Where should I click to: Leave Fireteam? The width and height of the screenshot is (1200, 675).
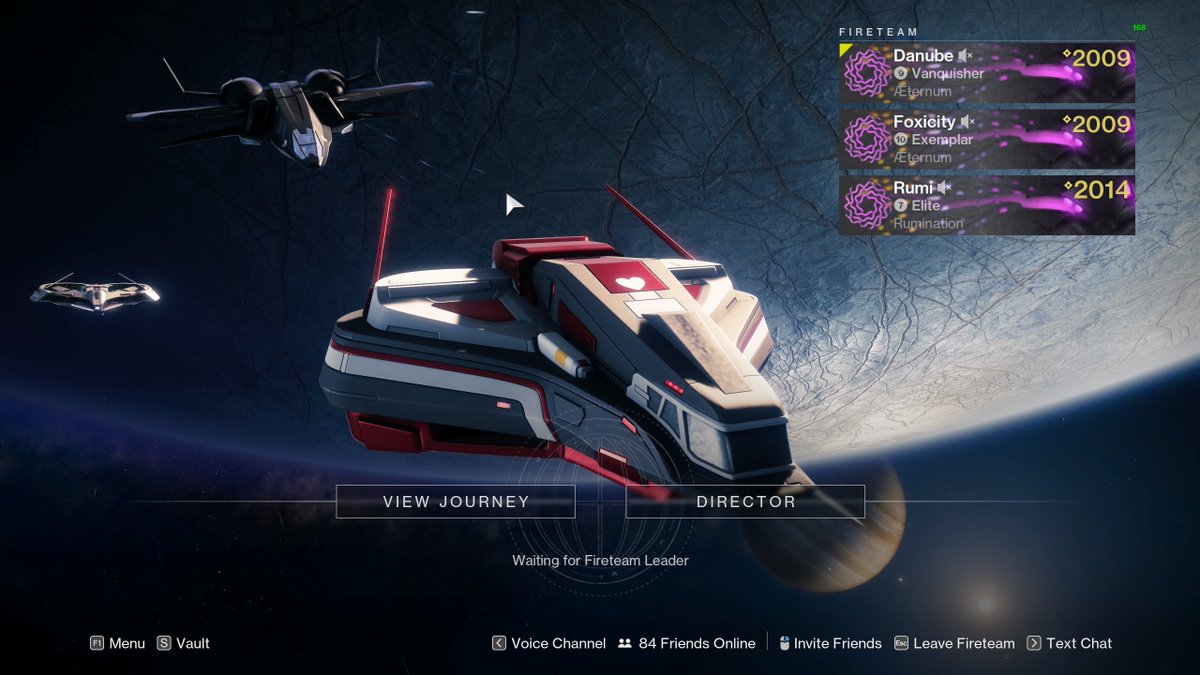(954, 644)
